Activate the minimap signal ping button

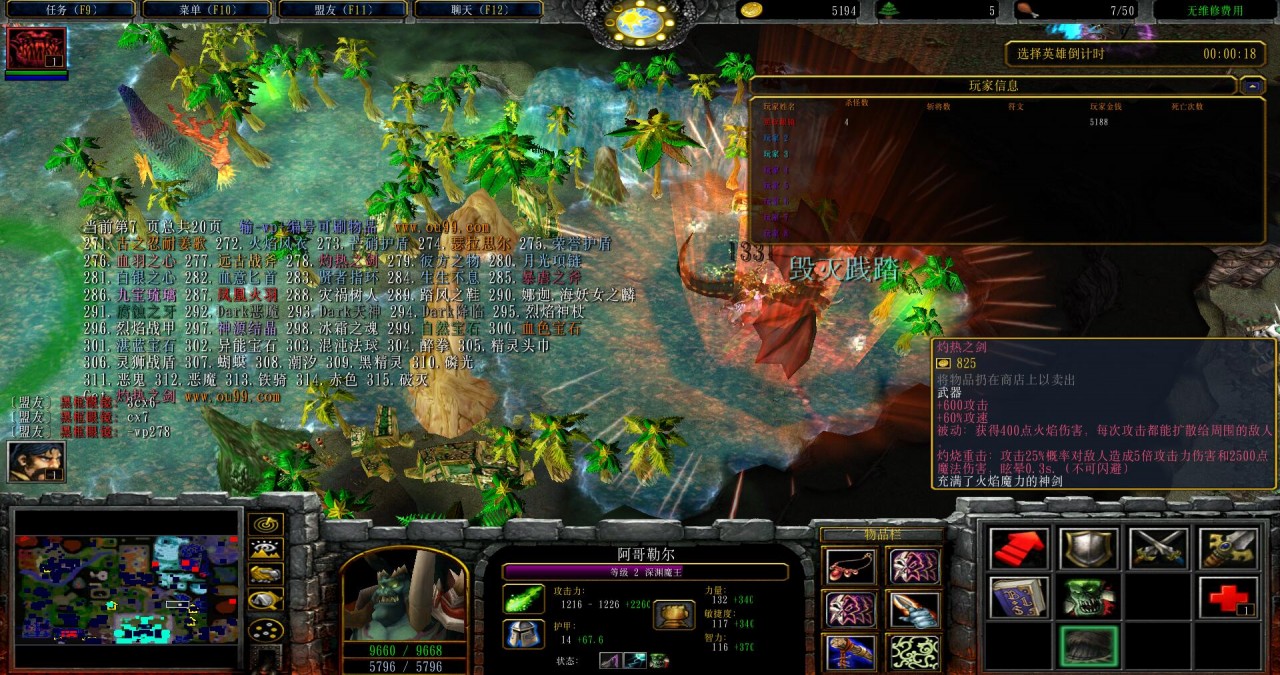click(x=265, y=524)
